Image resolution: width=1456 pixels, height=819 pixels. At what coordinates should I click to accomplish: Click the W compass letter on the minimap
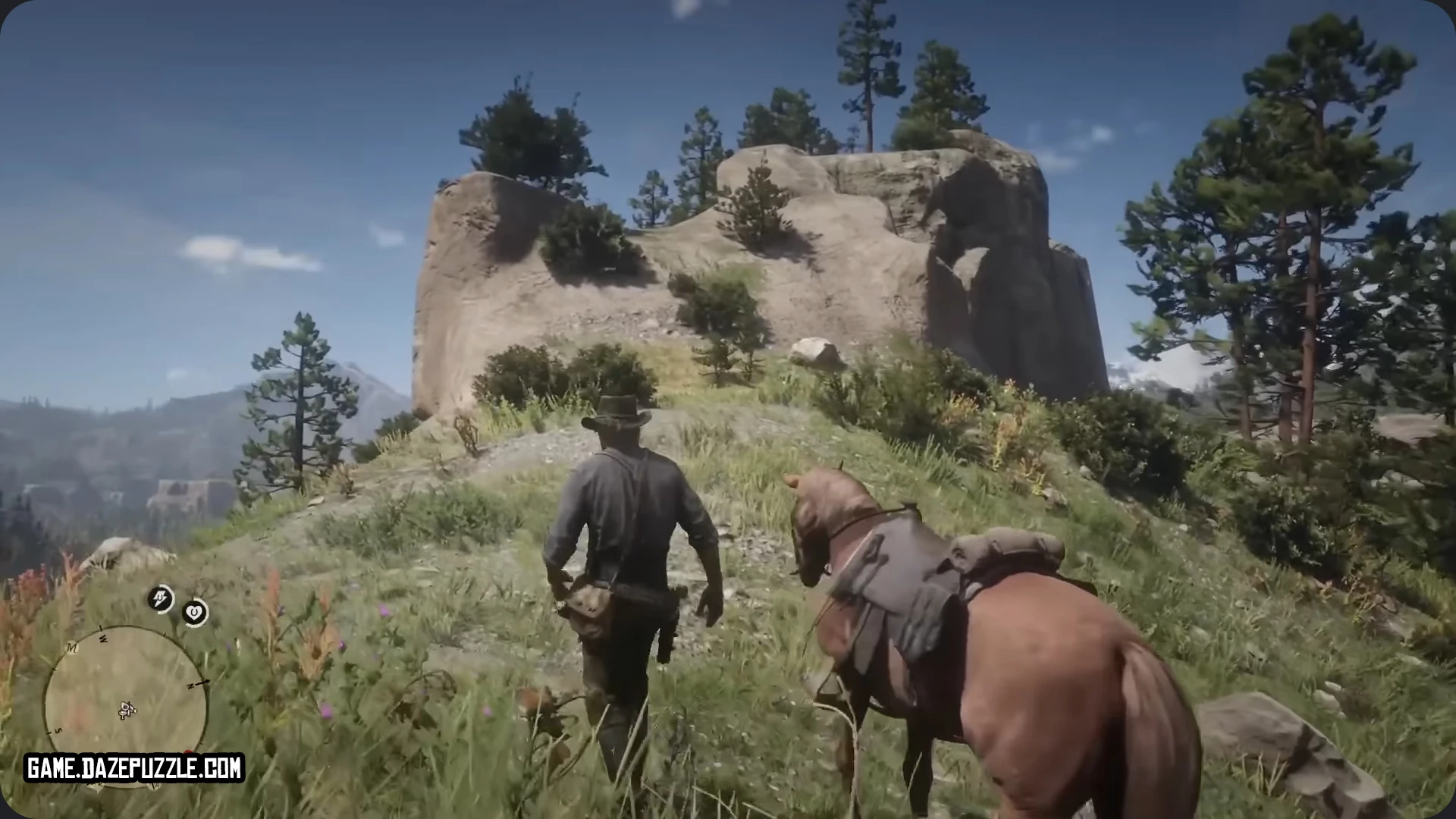pyautogui.click(x=103, y=638)
